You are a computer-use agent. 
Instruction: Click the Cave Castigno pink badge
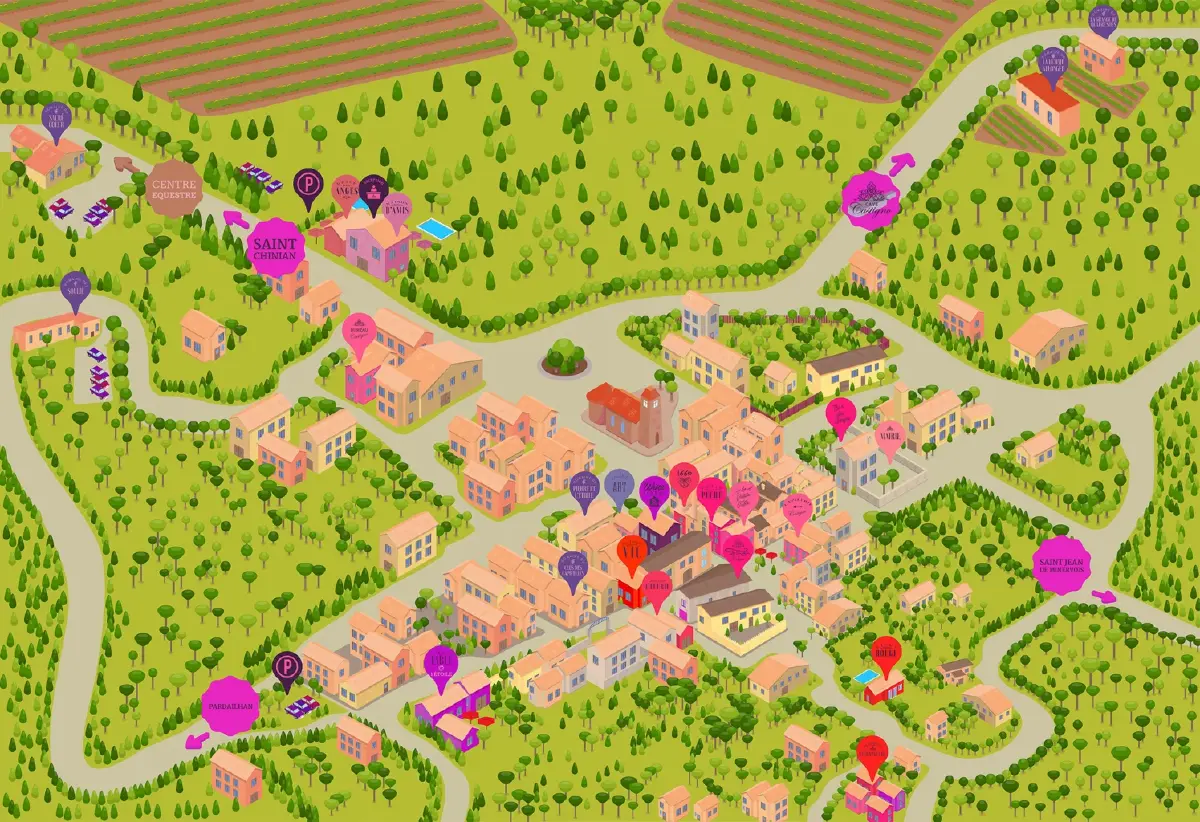871,200
